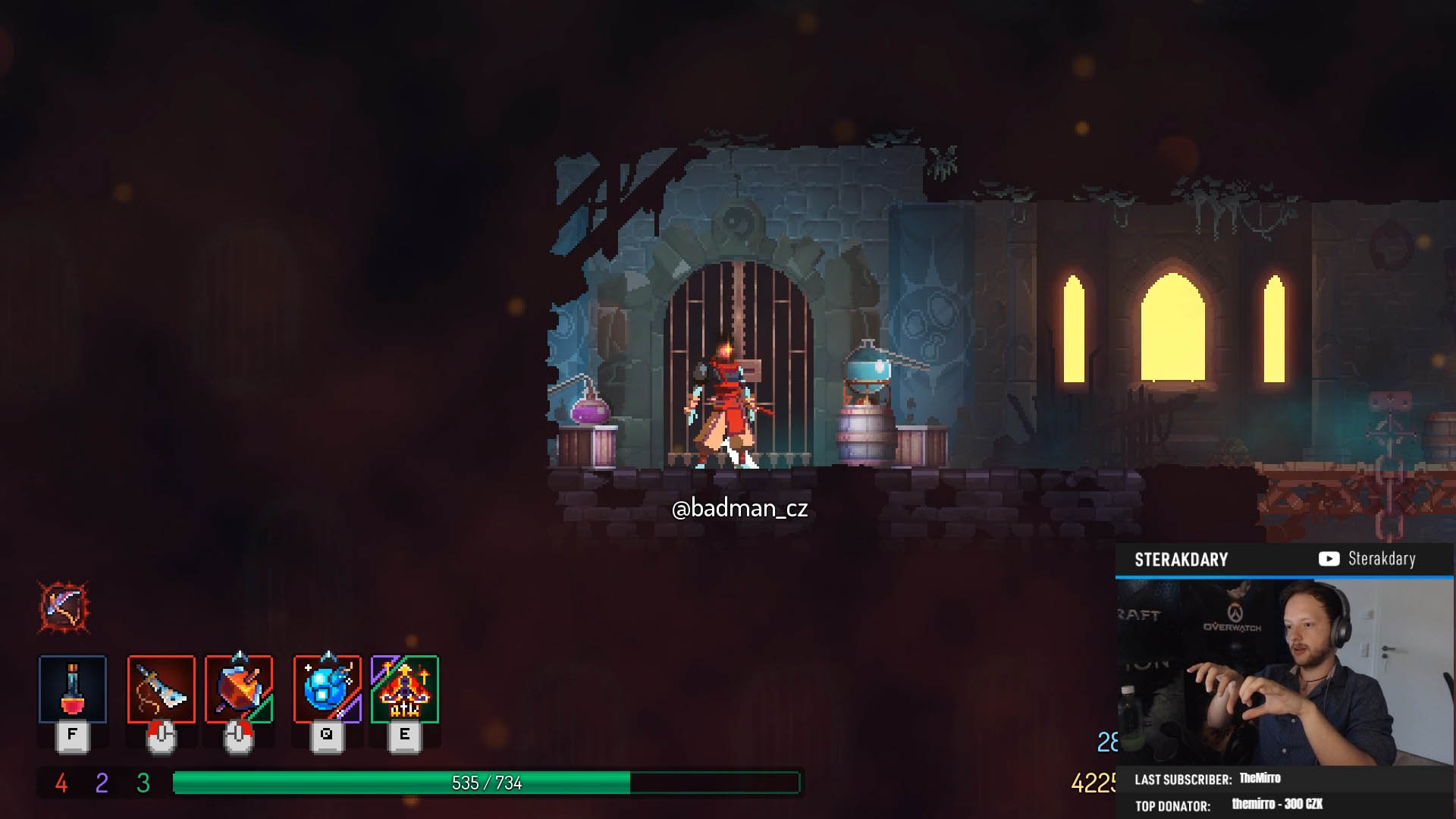The image size is (1456, 819).
Task: Select the health flask slot
Action: tap(73, 689)
